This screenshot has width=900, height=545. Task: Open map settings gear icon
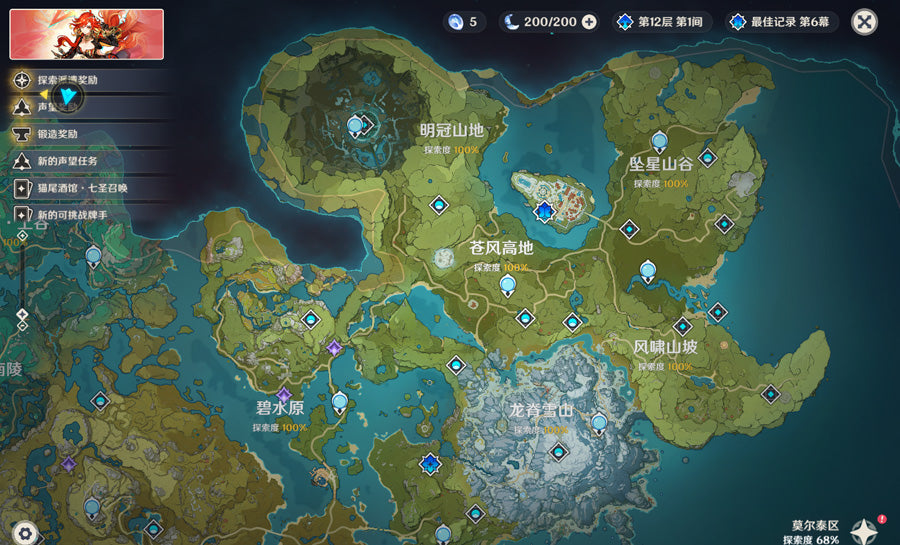tap(25, 533)
